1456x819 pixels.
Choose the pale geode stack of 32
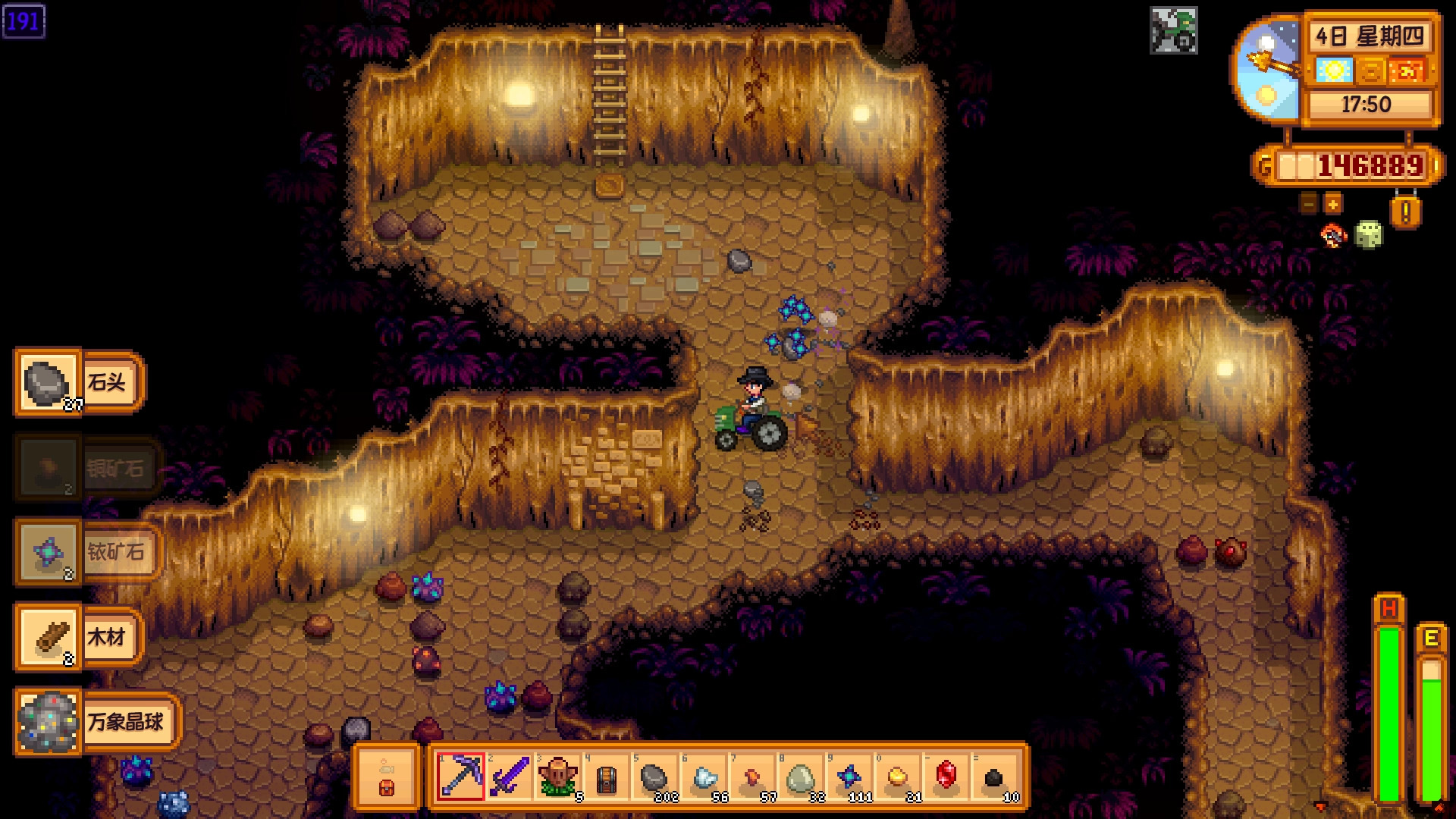(x=801, y=776)
